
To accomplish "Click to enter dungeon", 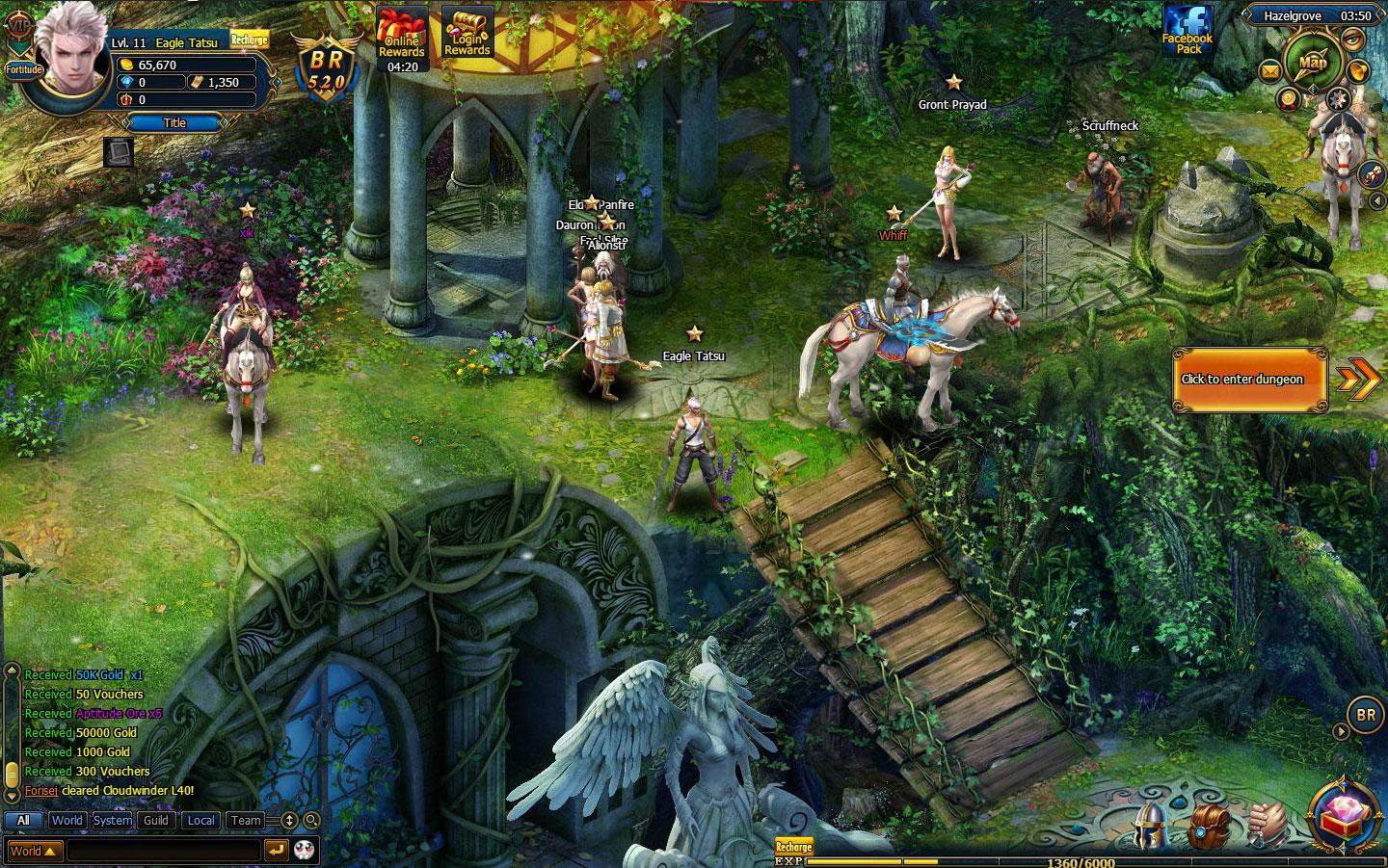I will point(1249,380).
